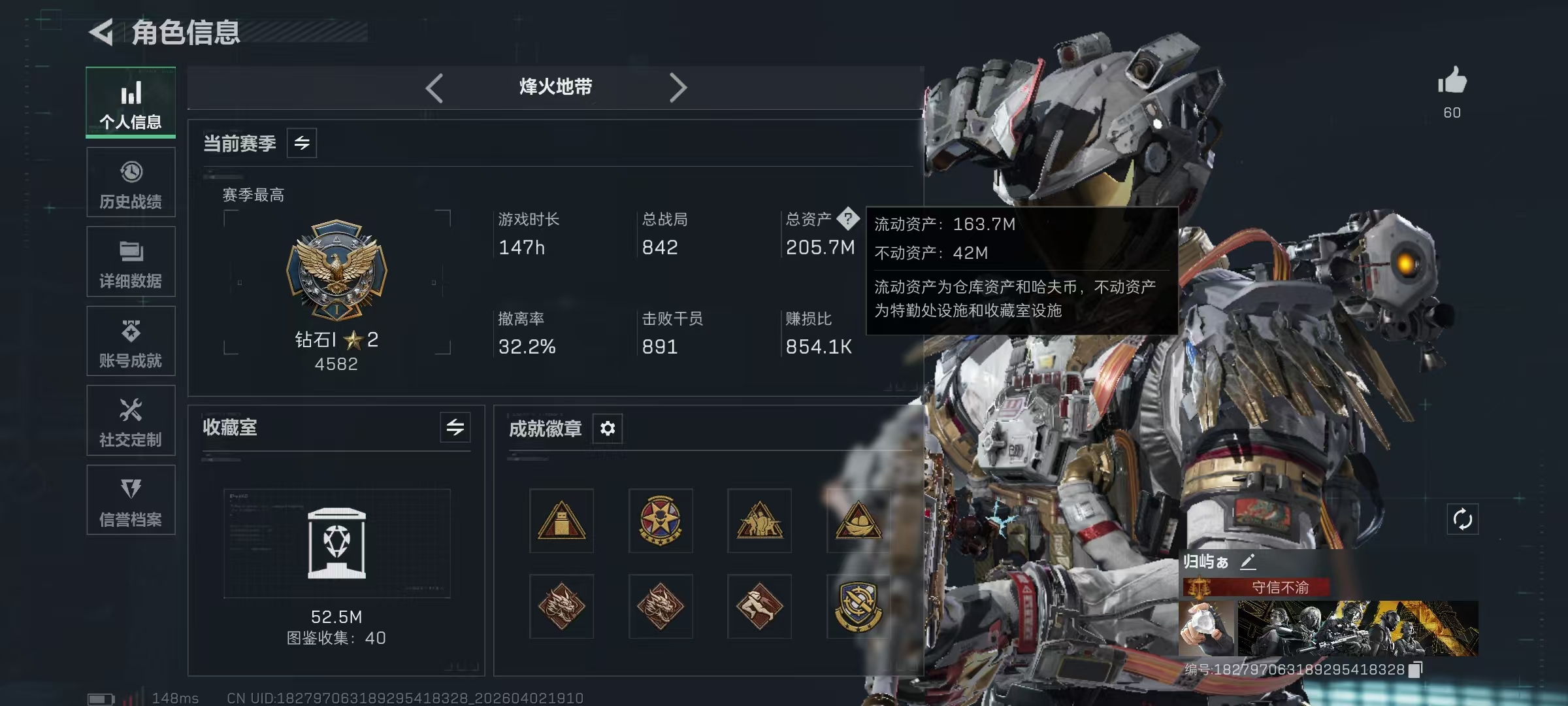
Task: Show the 详细数据 tab
Action: click(x=131, y=261)
